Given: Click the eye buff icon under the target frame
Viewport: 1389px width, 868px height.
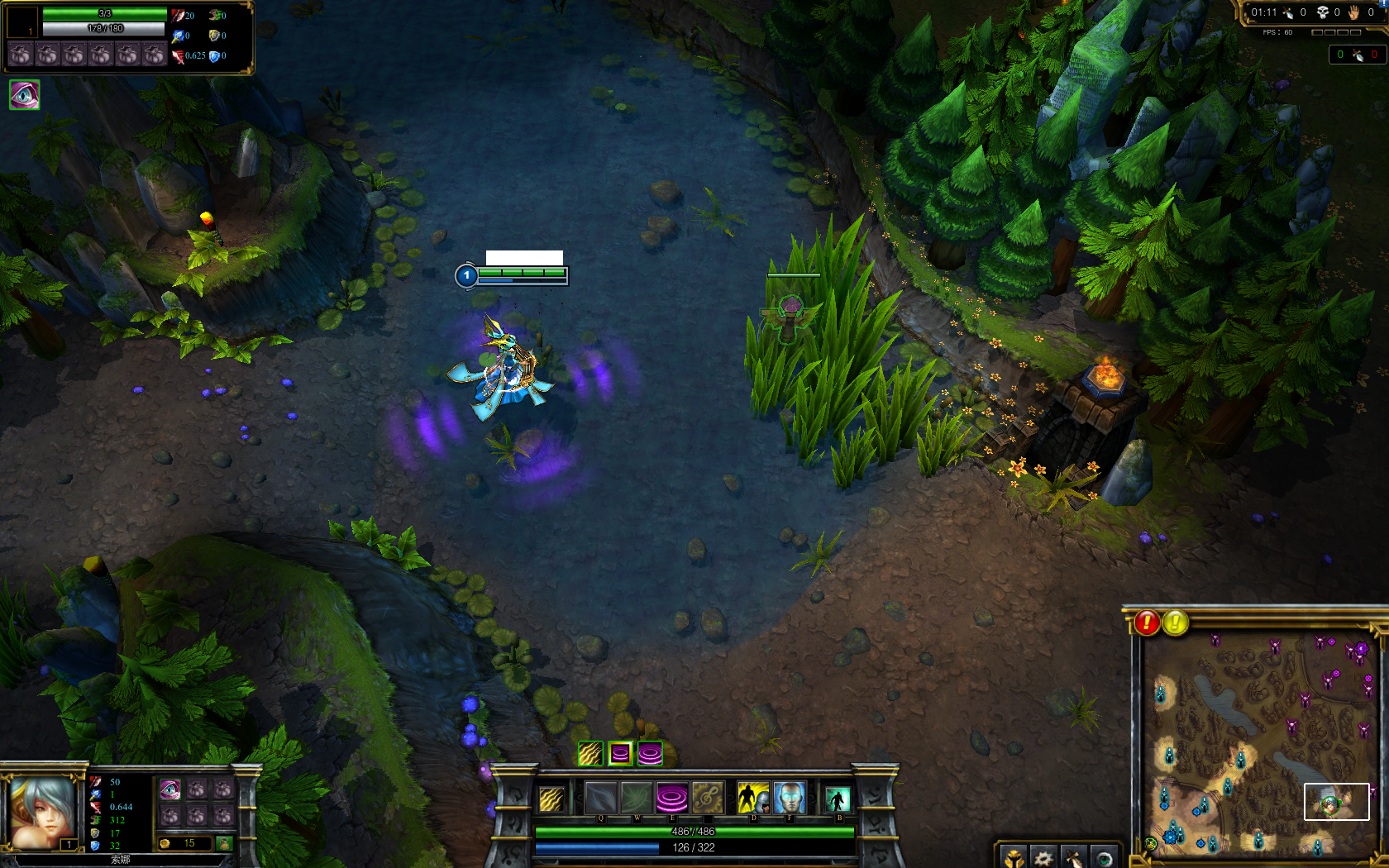Looking at the screenshot, I should coord(24,95).
